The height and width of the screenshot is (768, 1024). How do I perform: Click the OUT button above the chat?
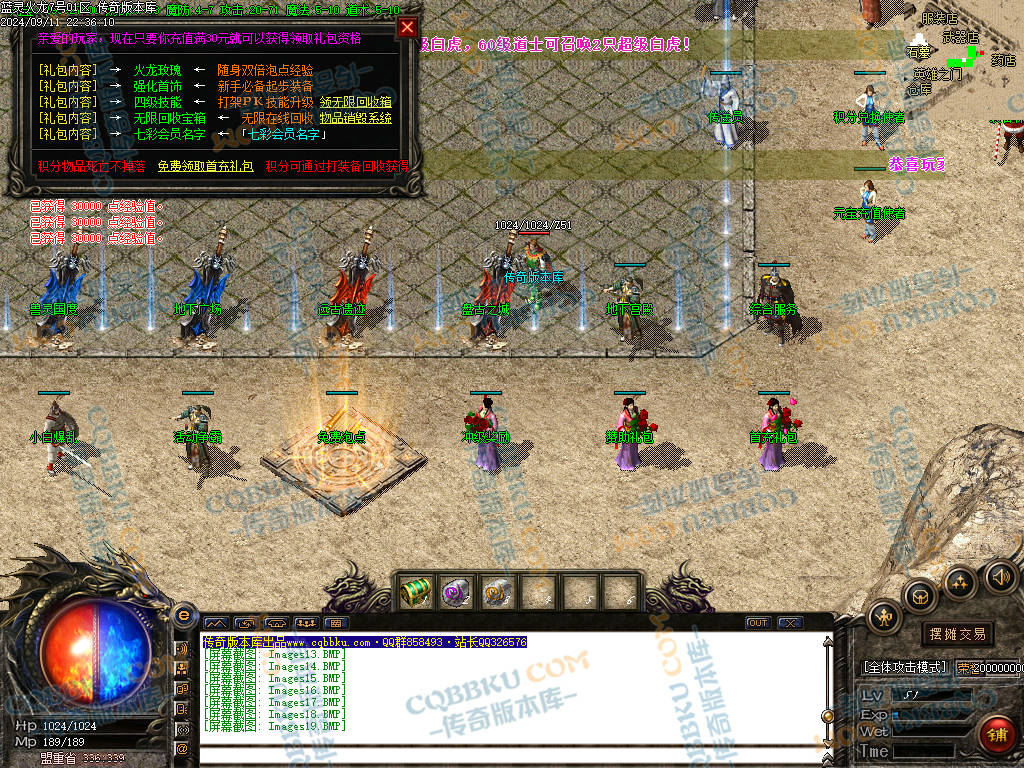[758, 623]
